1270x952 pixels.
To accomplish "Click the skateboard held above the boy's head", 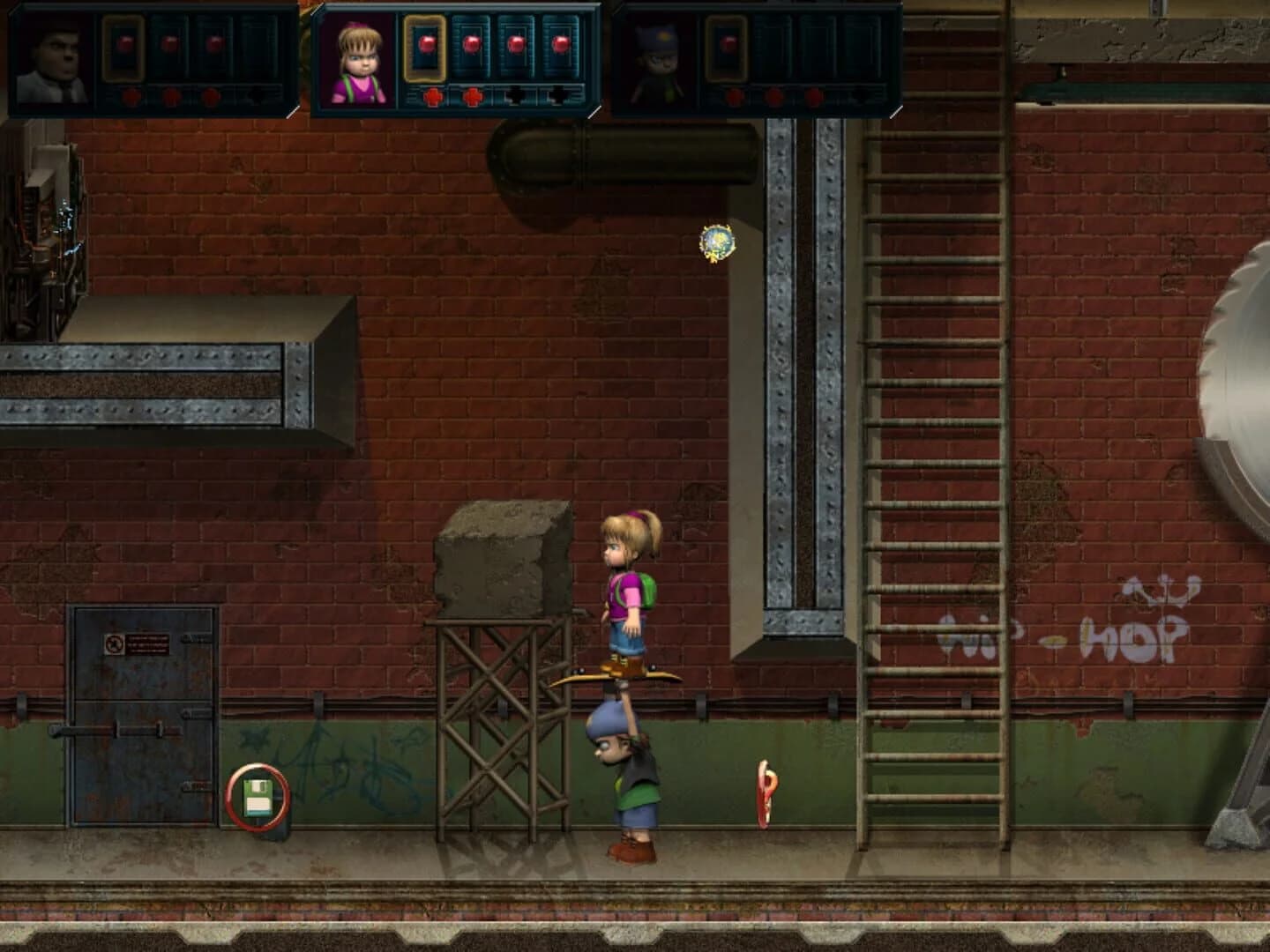I will 617,677.
